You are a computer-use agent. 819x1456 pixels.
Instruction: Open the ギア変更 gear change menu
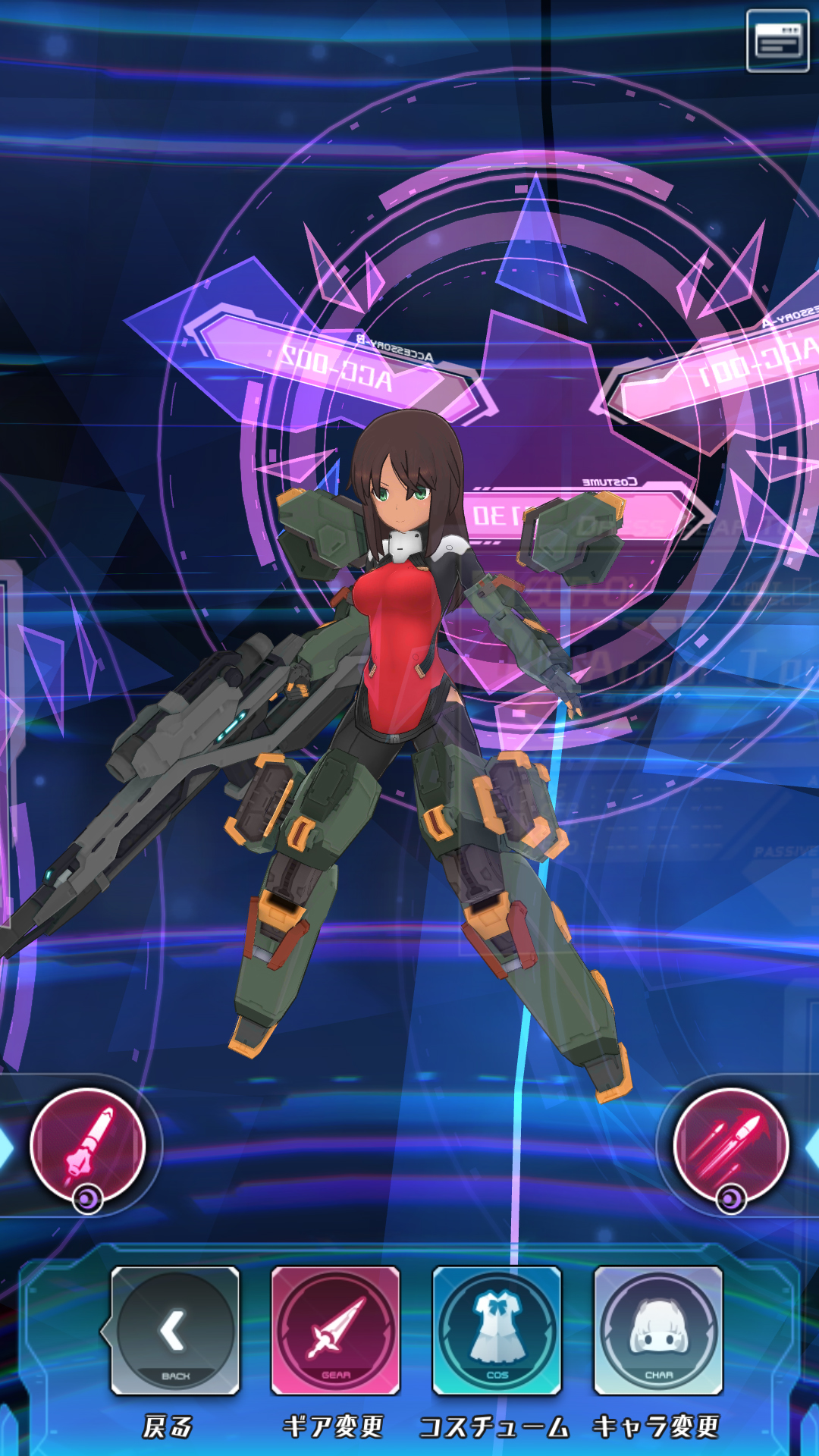point(335,1330)
